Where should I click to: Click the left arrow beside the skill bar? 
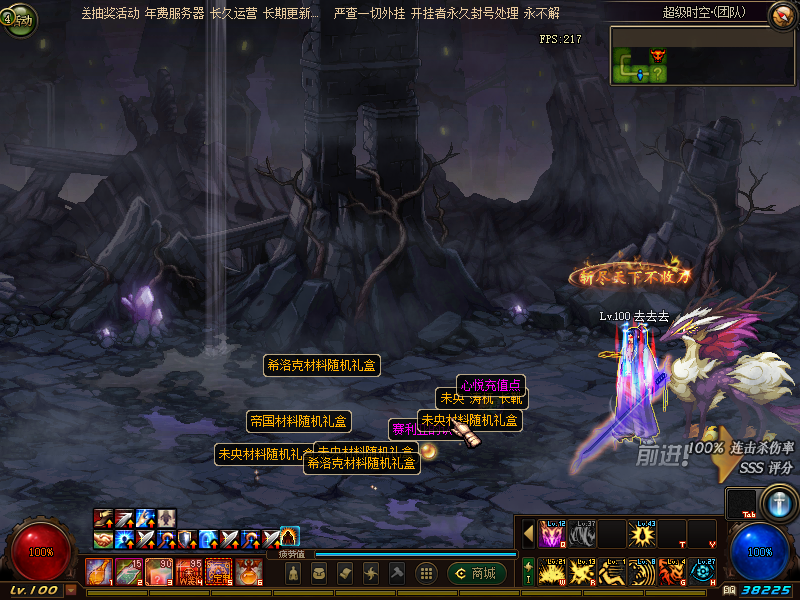tap(528, 534)
